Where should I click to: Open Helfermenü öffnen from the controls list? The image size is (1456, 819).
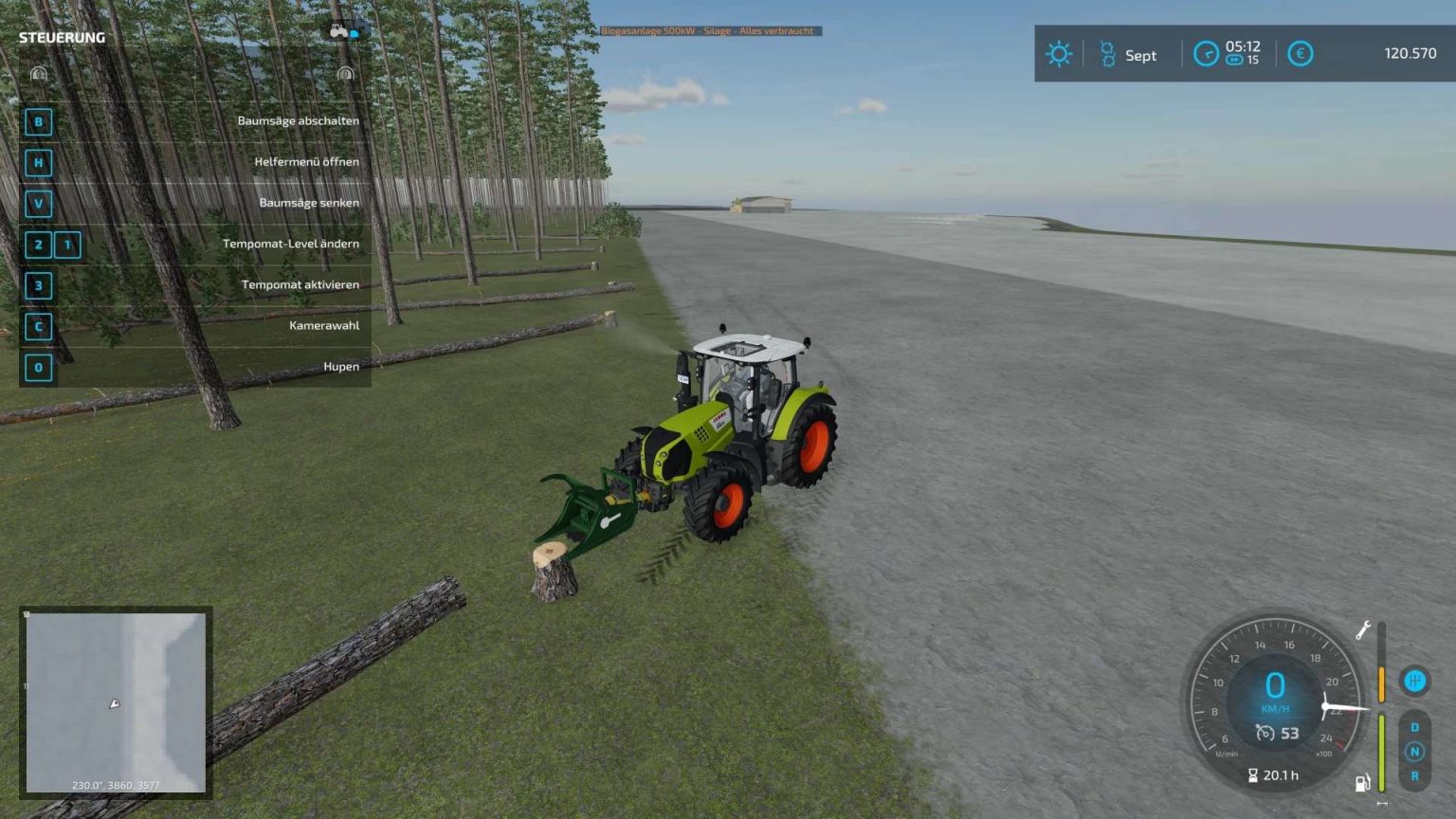click(306, 161)
